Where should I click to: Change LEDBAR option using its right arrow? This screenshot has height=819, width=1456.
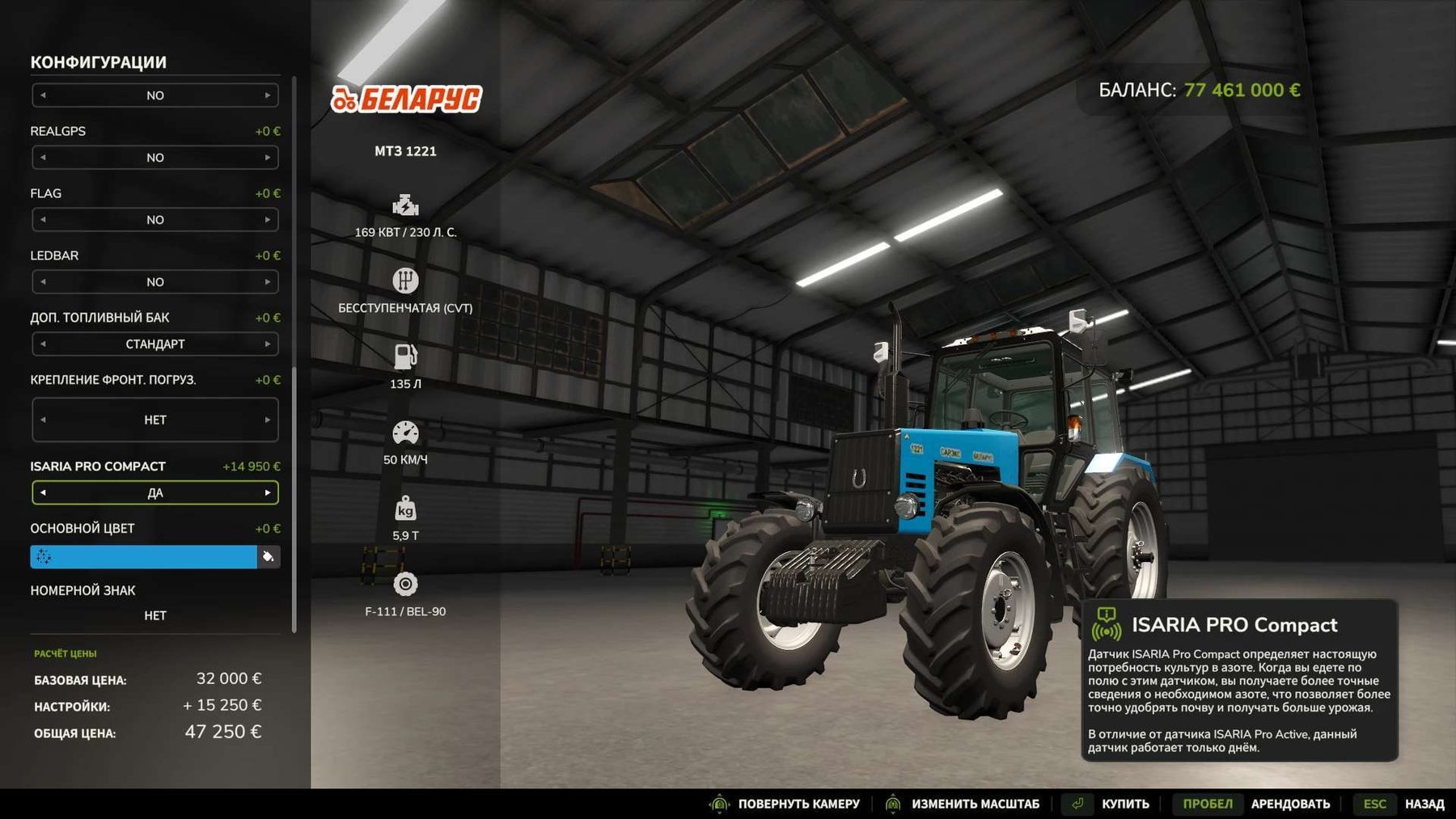tap(268, 282)
